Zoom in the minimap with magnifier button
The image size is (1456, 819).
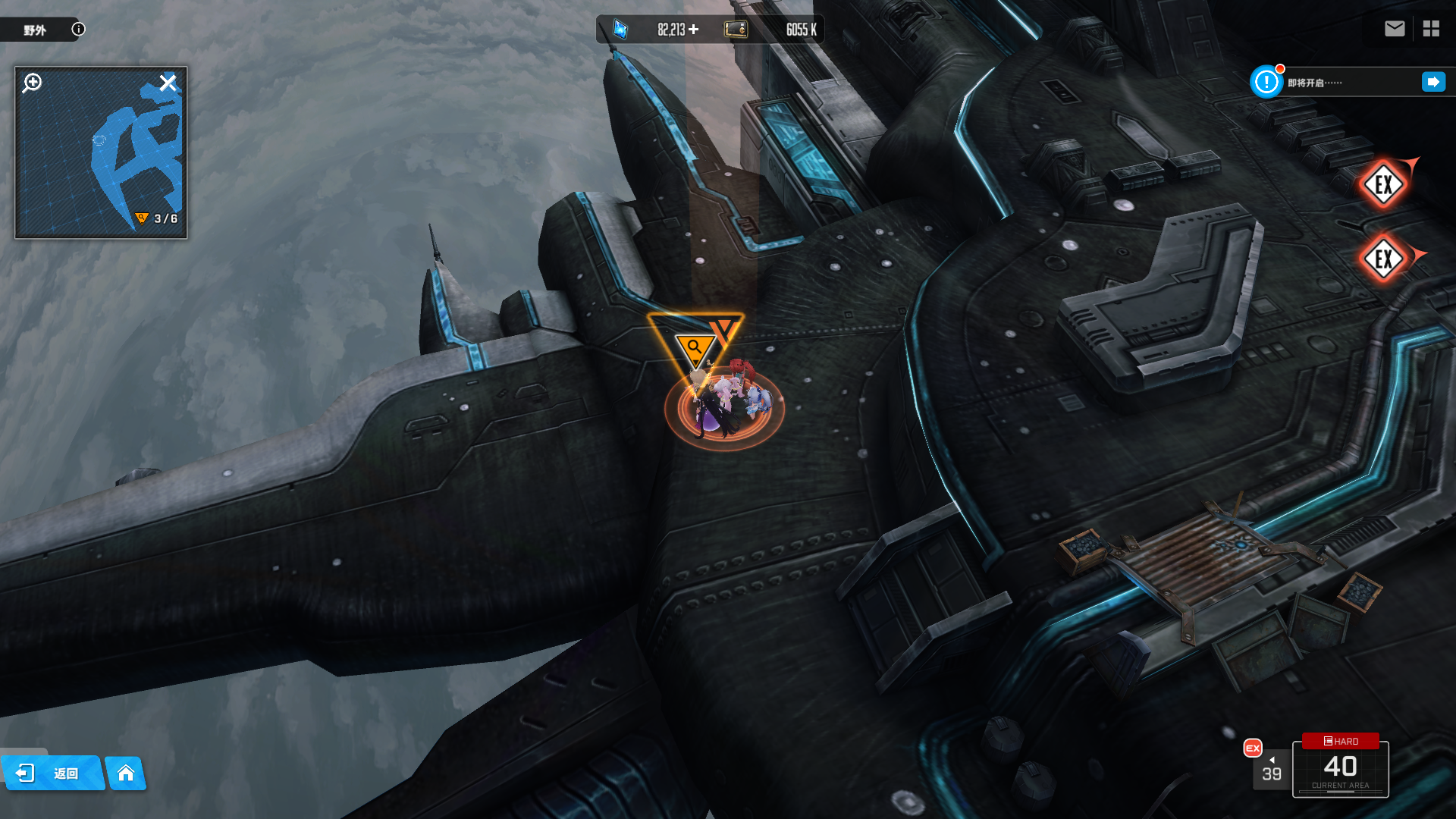pyautogui.click(x=32, y=83)
